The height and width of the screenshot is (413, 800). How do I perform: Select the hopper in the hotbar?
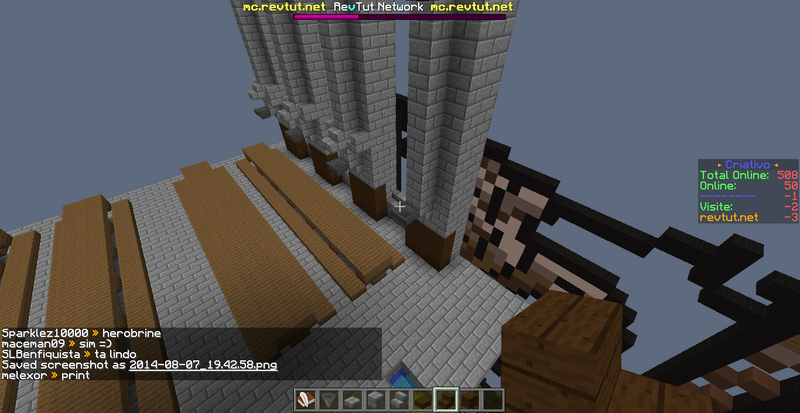coord(329,400)
